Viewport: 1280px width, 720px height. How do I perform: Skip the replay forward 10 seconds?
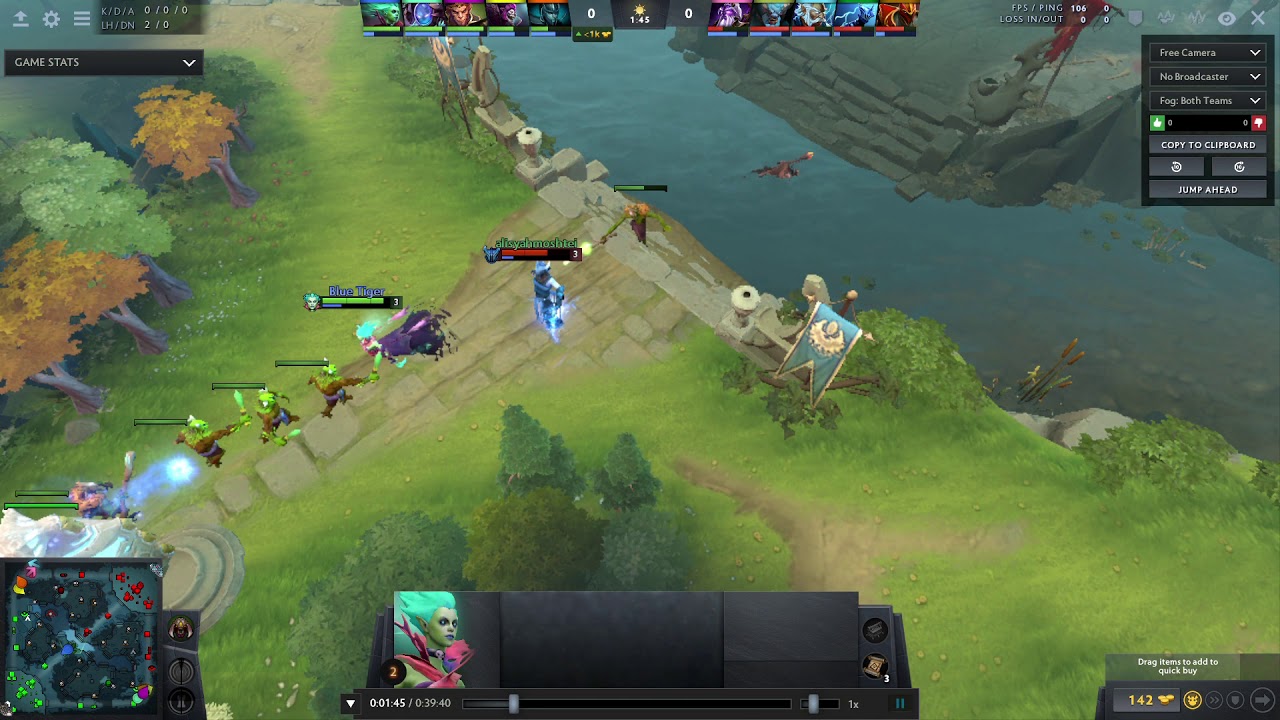[1239, 166]
